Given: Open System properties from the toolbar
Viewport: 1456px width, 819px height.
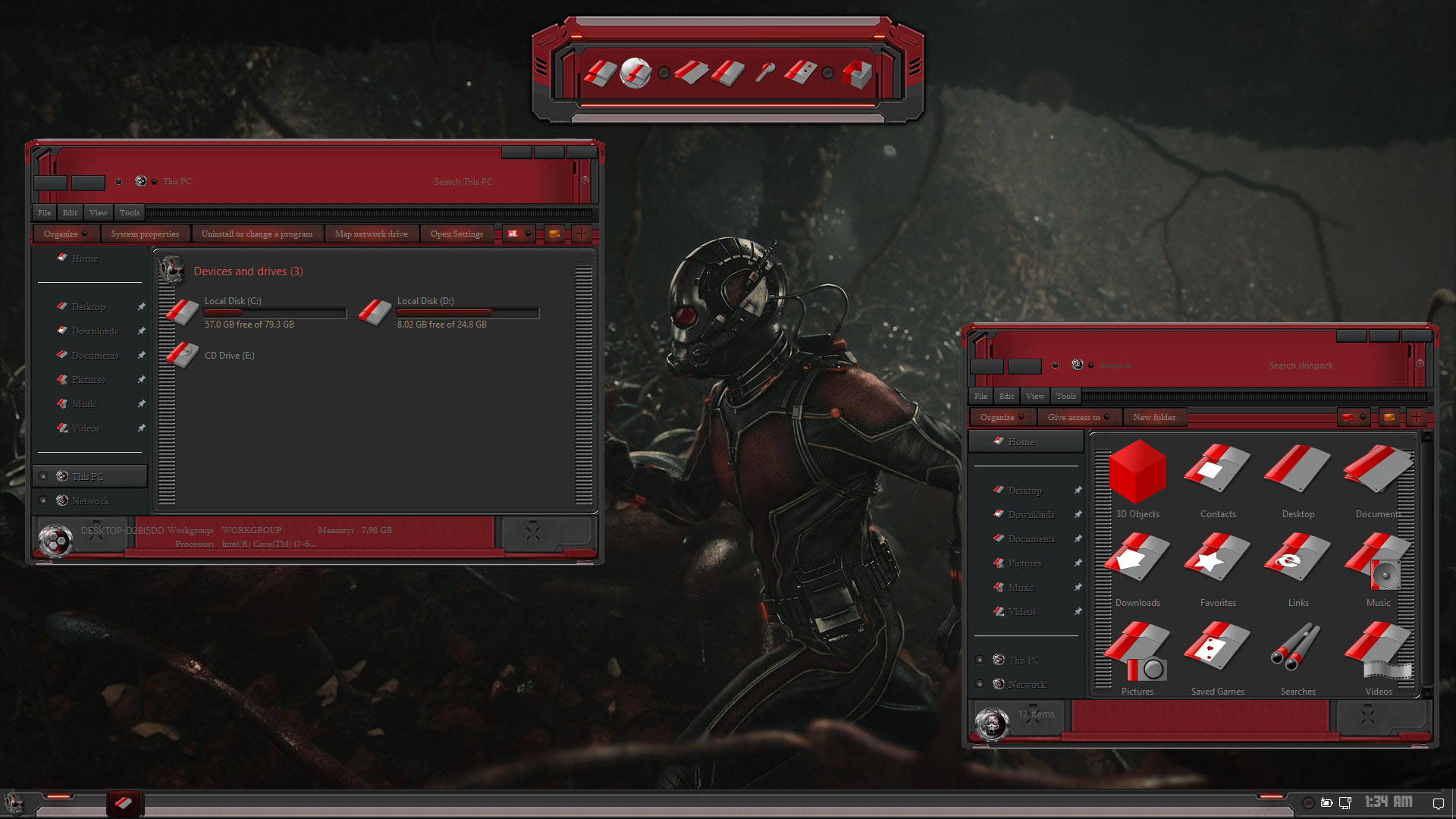Looking at the screenshot, I should pyautogui.click(x=145, y=234).
